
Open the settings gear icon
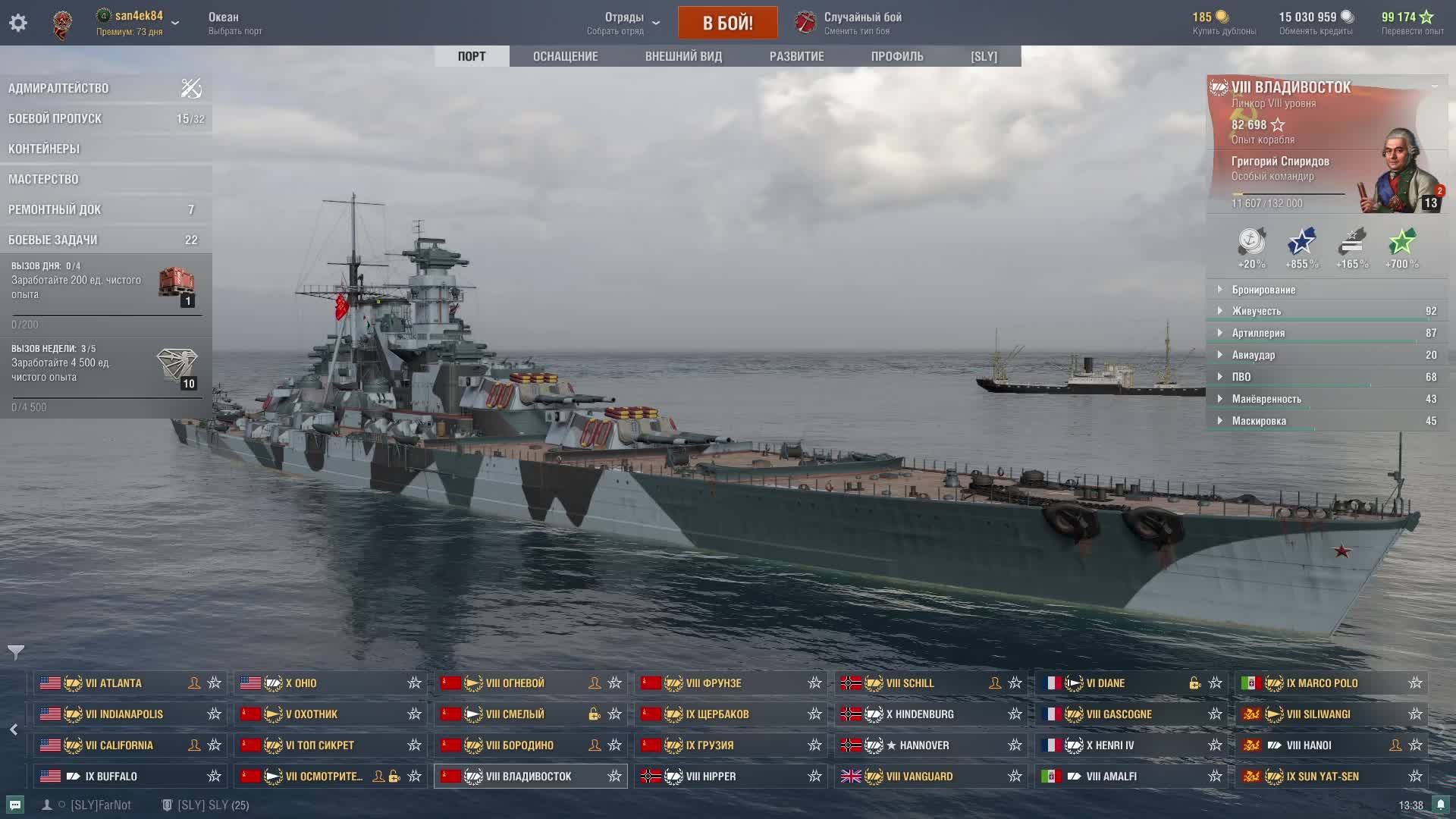[x=18, y=23]
